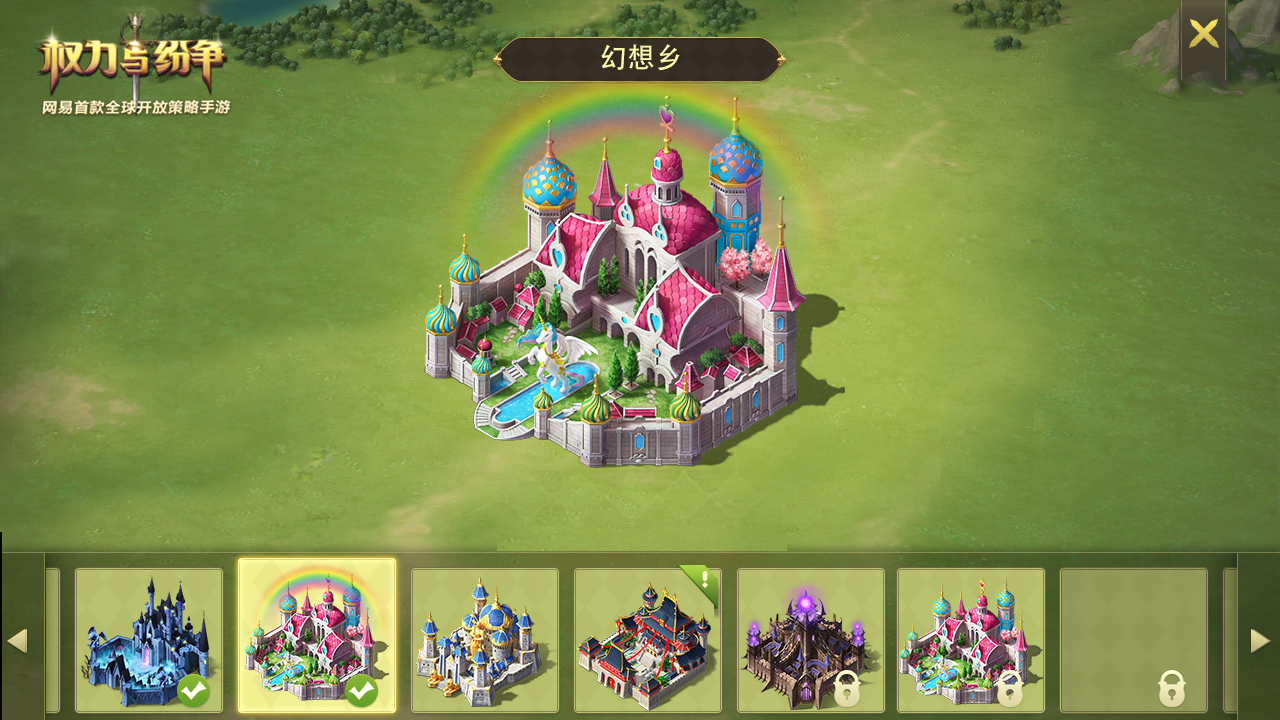Viewport: 1280px width, 720px height.
Task: Show previous skins with the left arrow
Action: (17, 640)
